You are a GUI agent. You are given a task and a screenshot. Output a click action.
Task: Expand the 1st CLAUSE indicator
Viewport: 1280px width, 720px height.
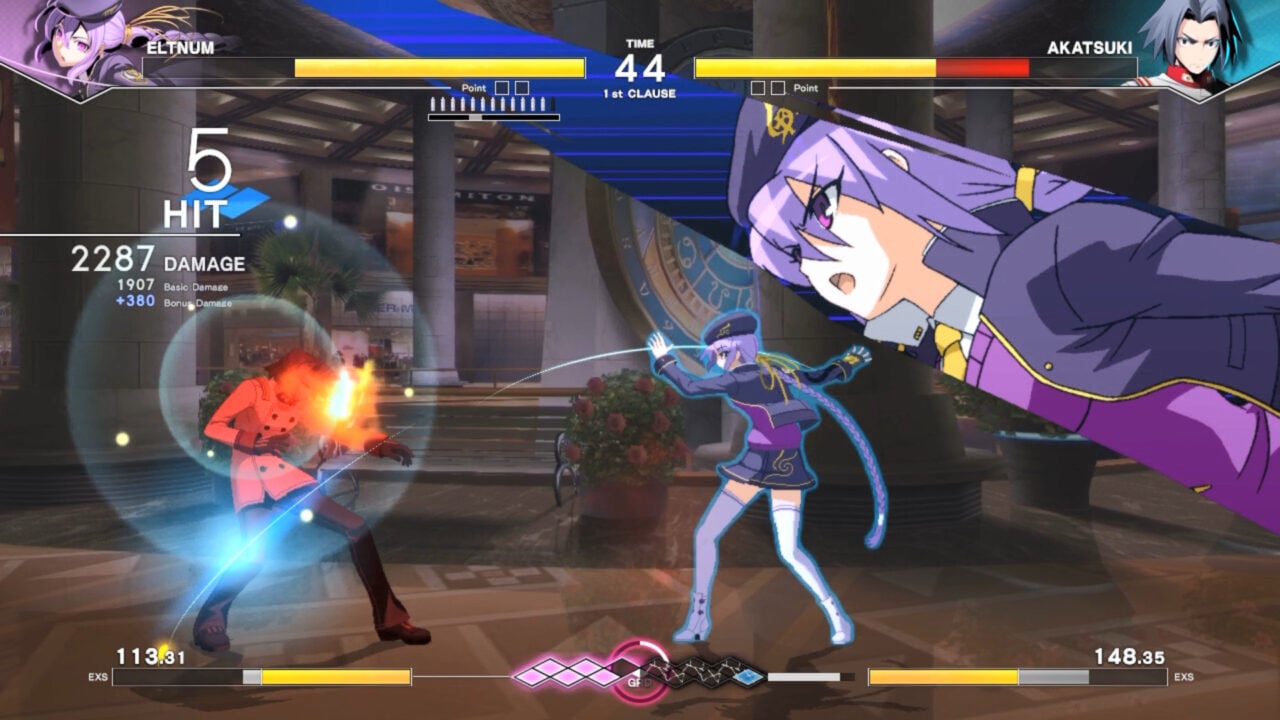coord(639,91)
